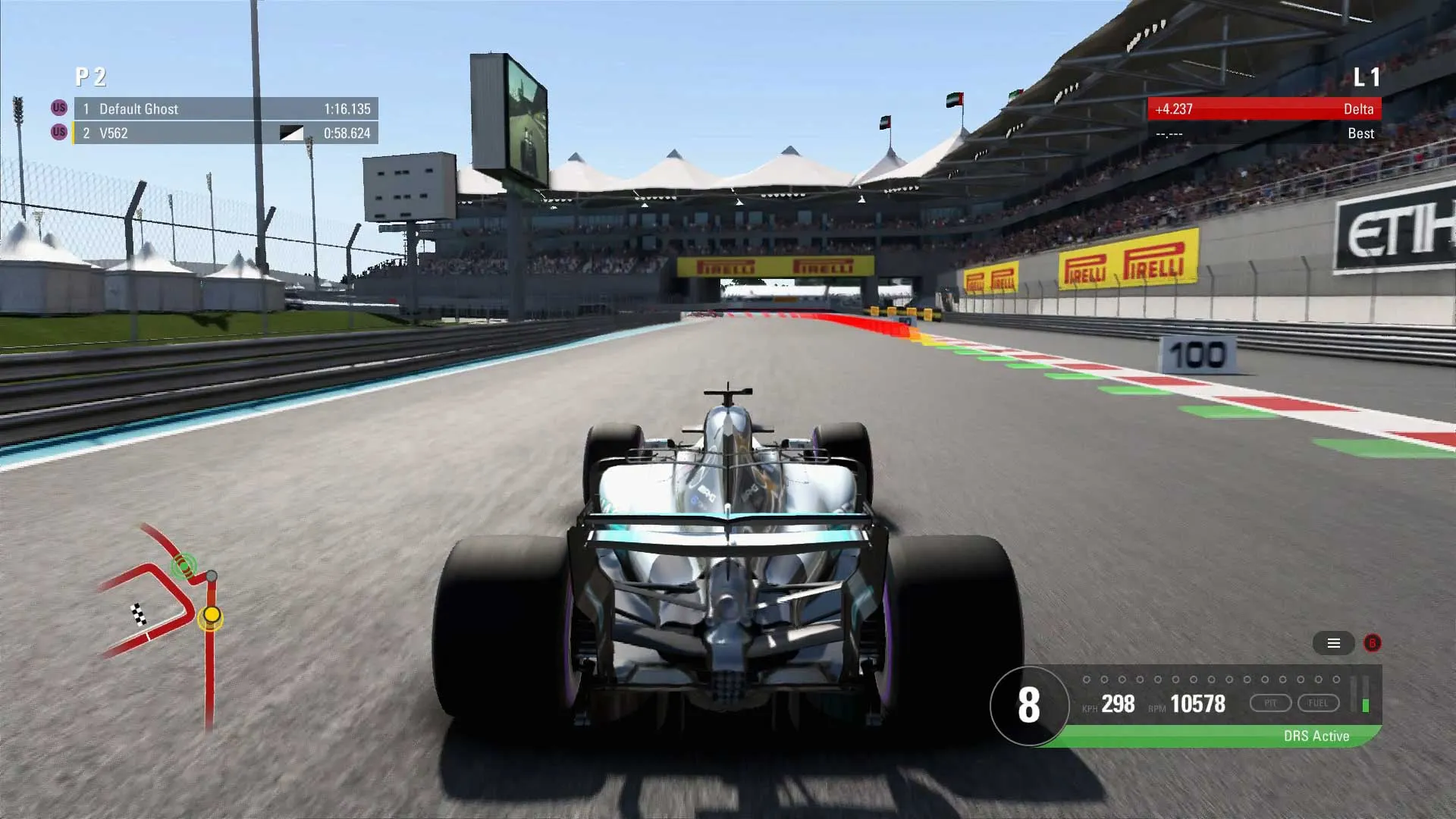The width and height of the screenshot is (1456, 819).
Task: Select the gear indicator showing 8
Action: pyautogui.click(x=1028, y=704)
